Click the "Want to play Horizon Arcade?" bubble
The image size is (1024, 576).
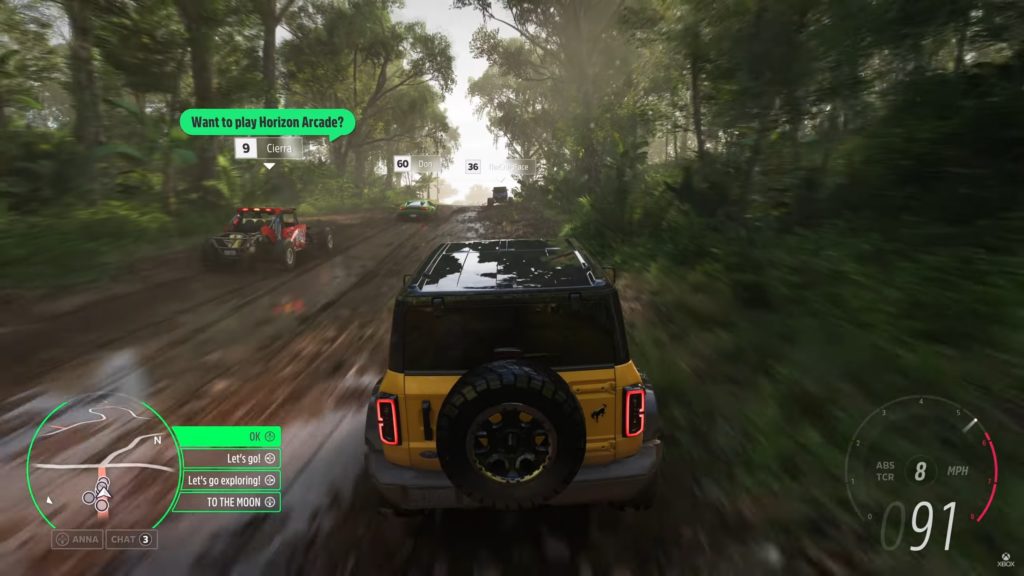267,123
